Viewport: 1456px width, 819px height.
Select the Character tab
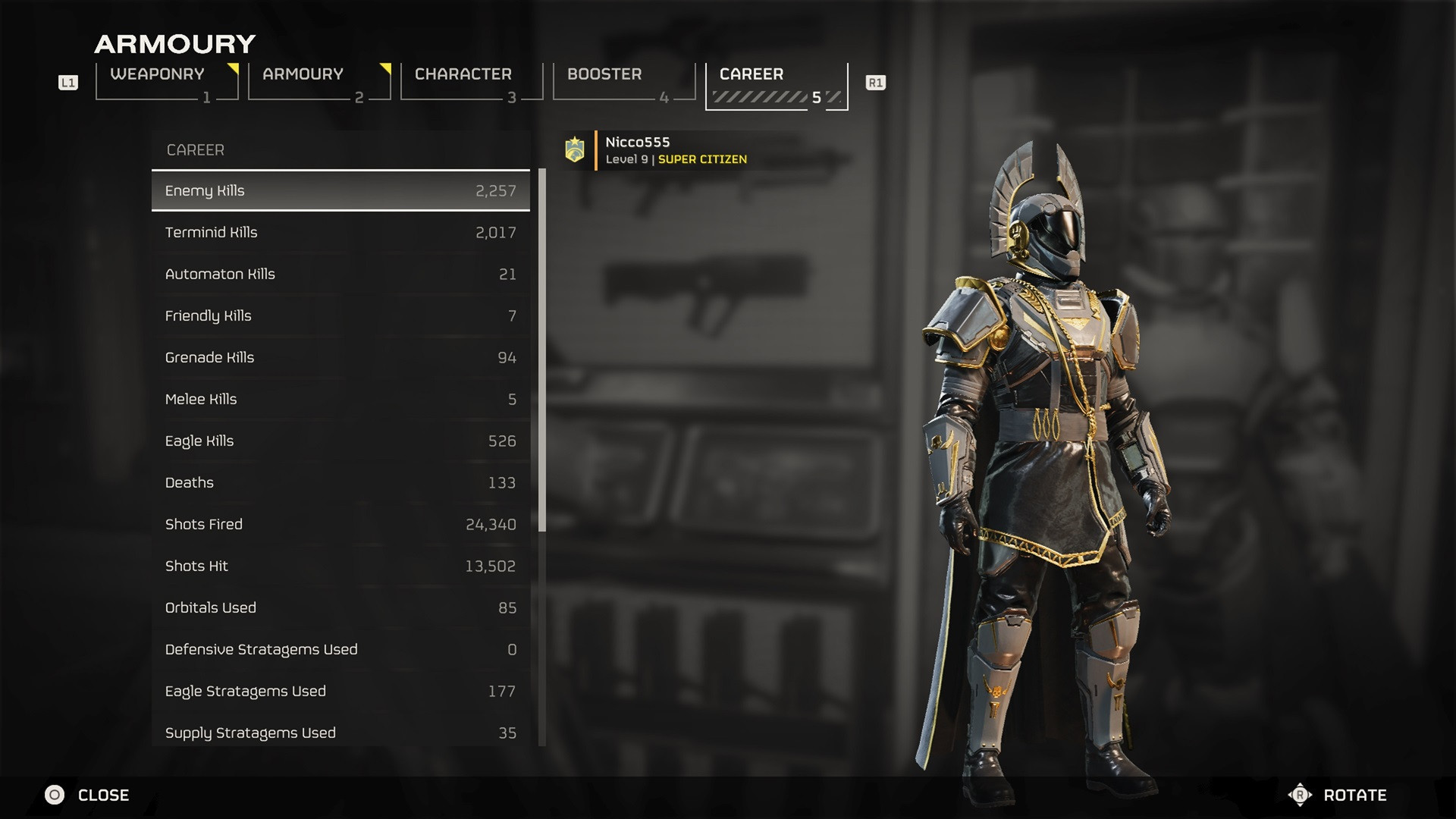pyautogui.click(x=471, y=81)
